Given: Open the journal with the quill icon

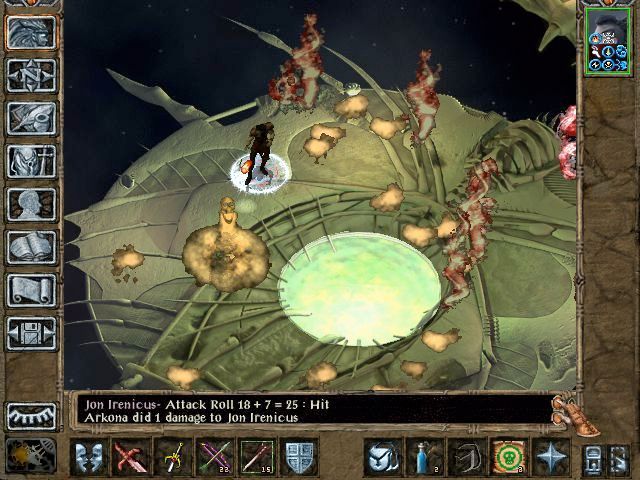Looking at the screenshot, I should click(x=31, y=118).
